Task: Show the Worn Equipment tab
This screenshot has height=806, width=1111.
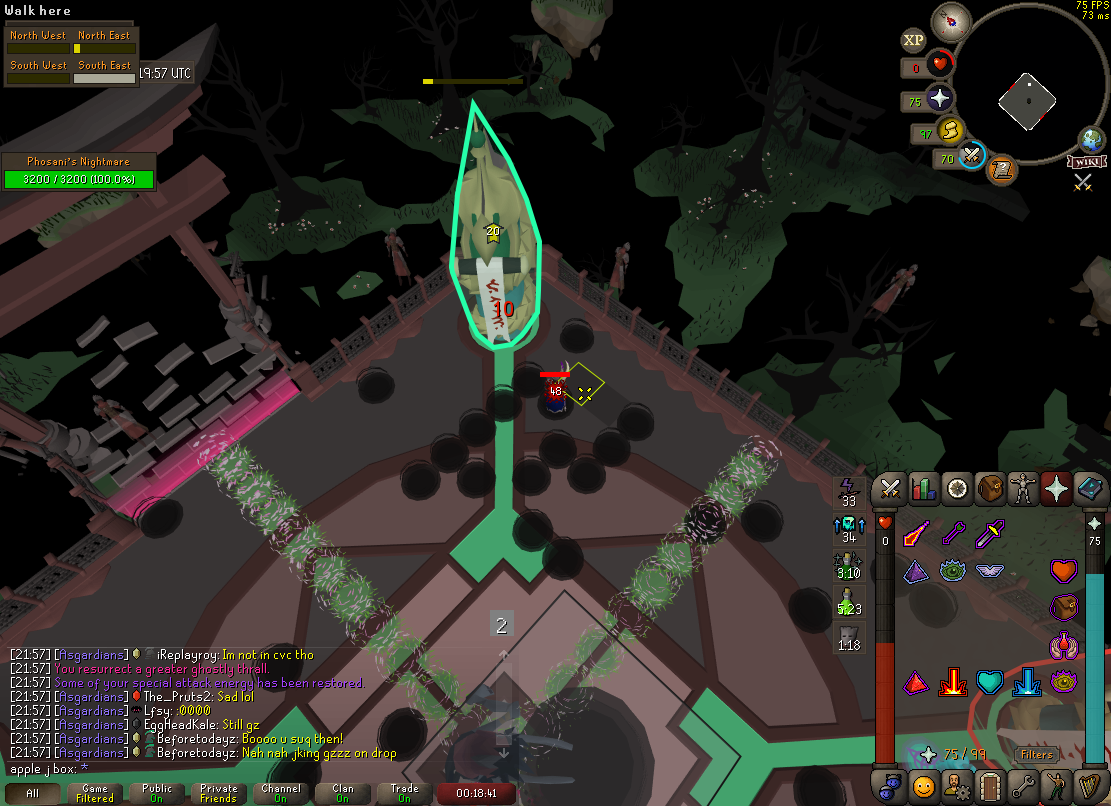Action: tap(1025, 489)
